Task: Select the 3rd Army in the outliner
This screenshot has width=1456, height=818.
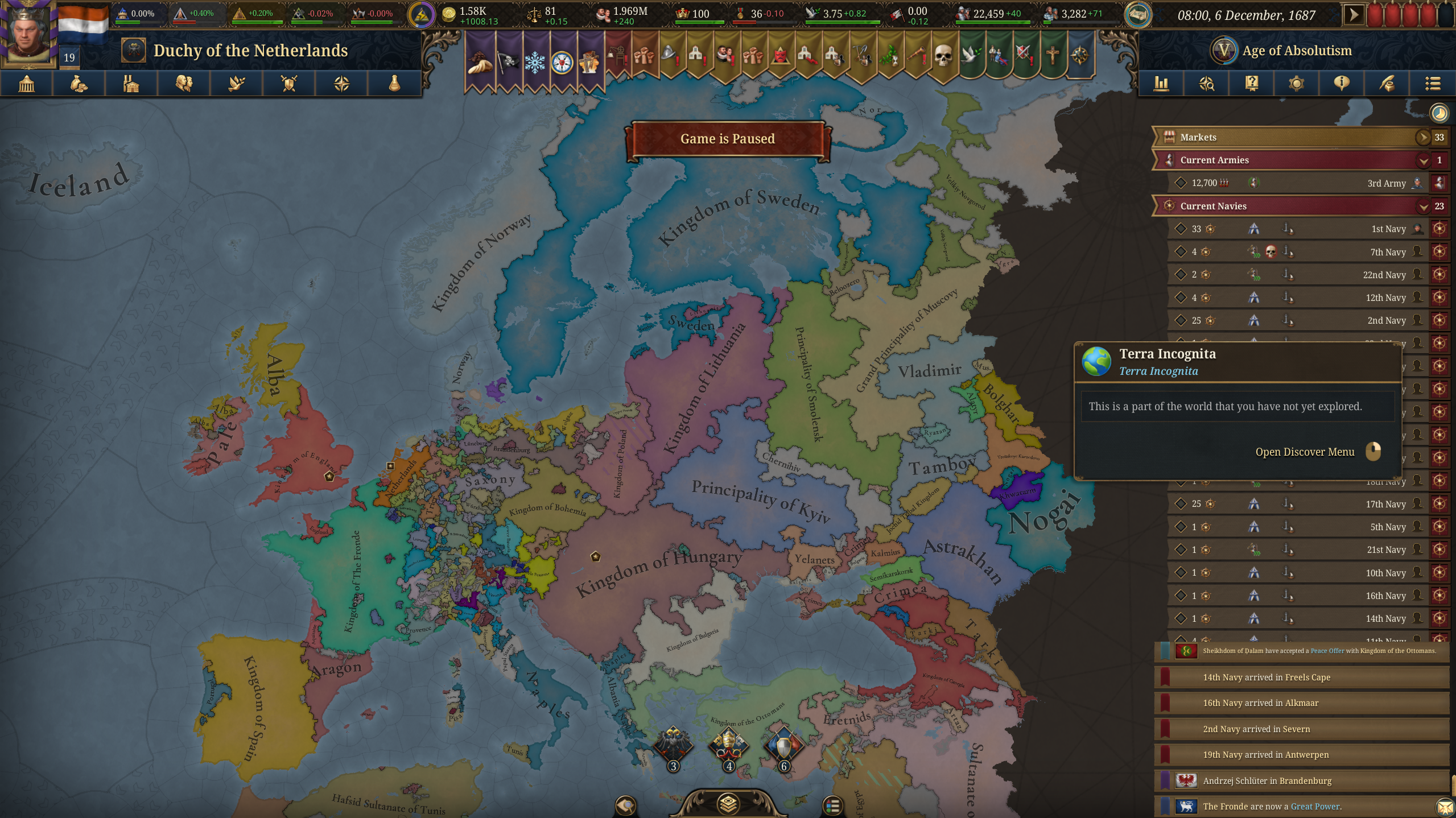Action: (1386, 183)
